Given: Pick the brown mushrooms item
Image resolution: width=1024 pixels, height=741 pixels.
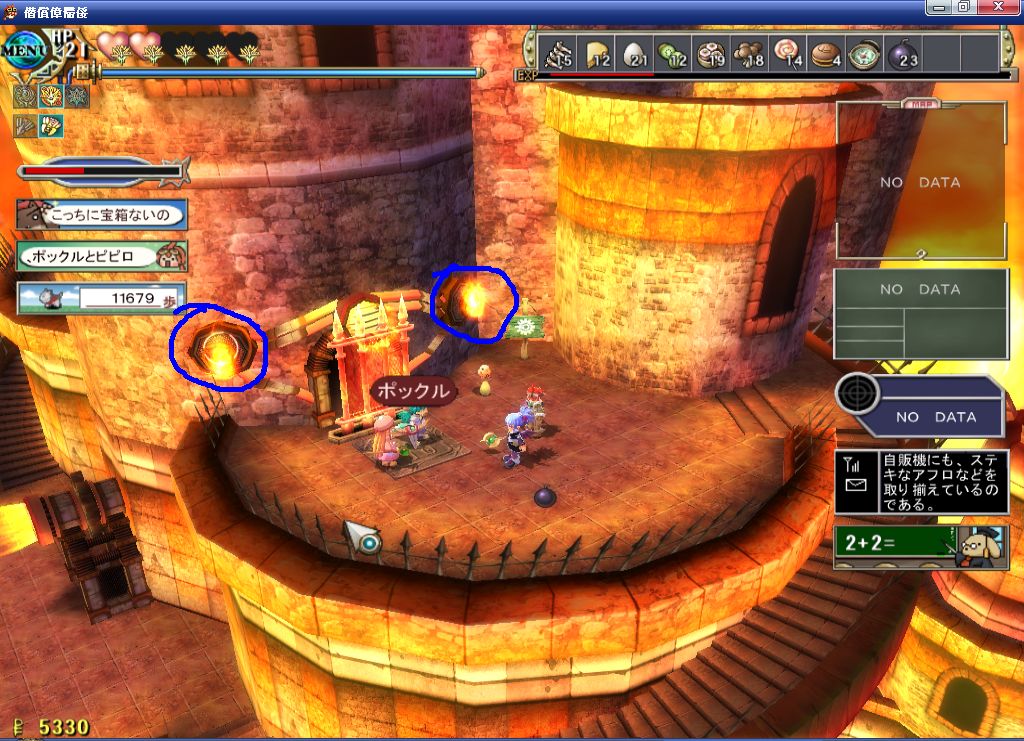Looking at the screenshot, I should point(748,54).
